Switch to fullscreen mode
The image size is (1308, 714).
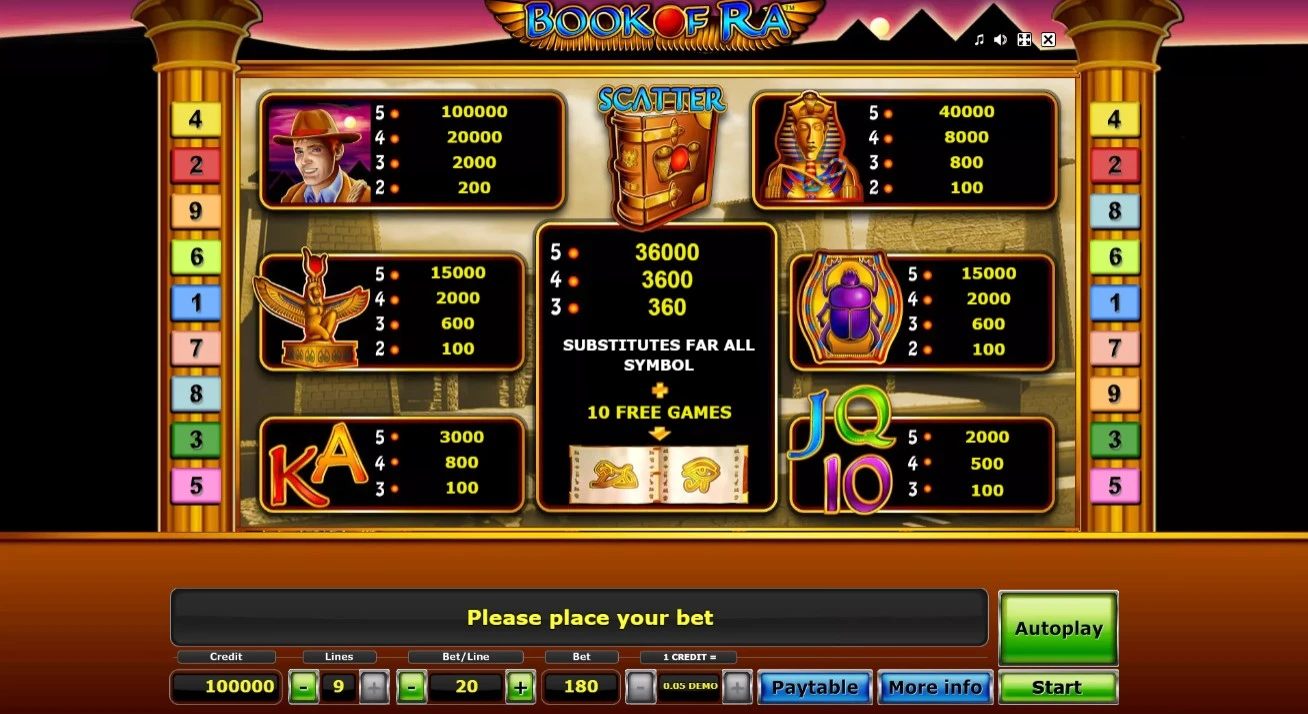click(1024, 40)
